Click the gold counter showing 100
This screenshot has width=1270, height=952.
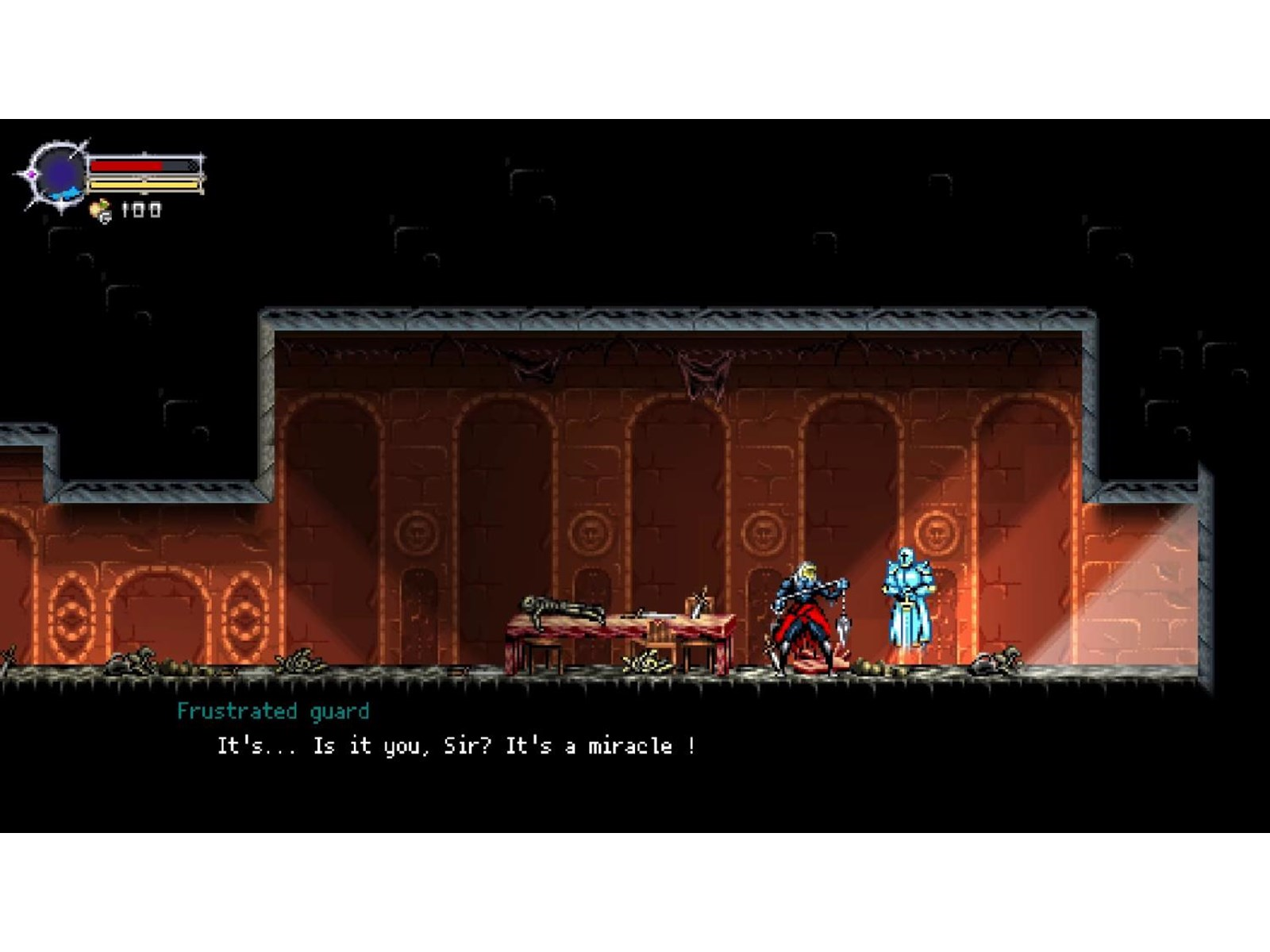coord(141,209)
